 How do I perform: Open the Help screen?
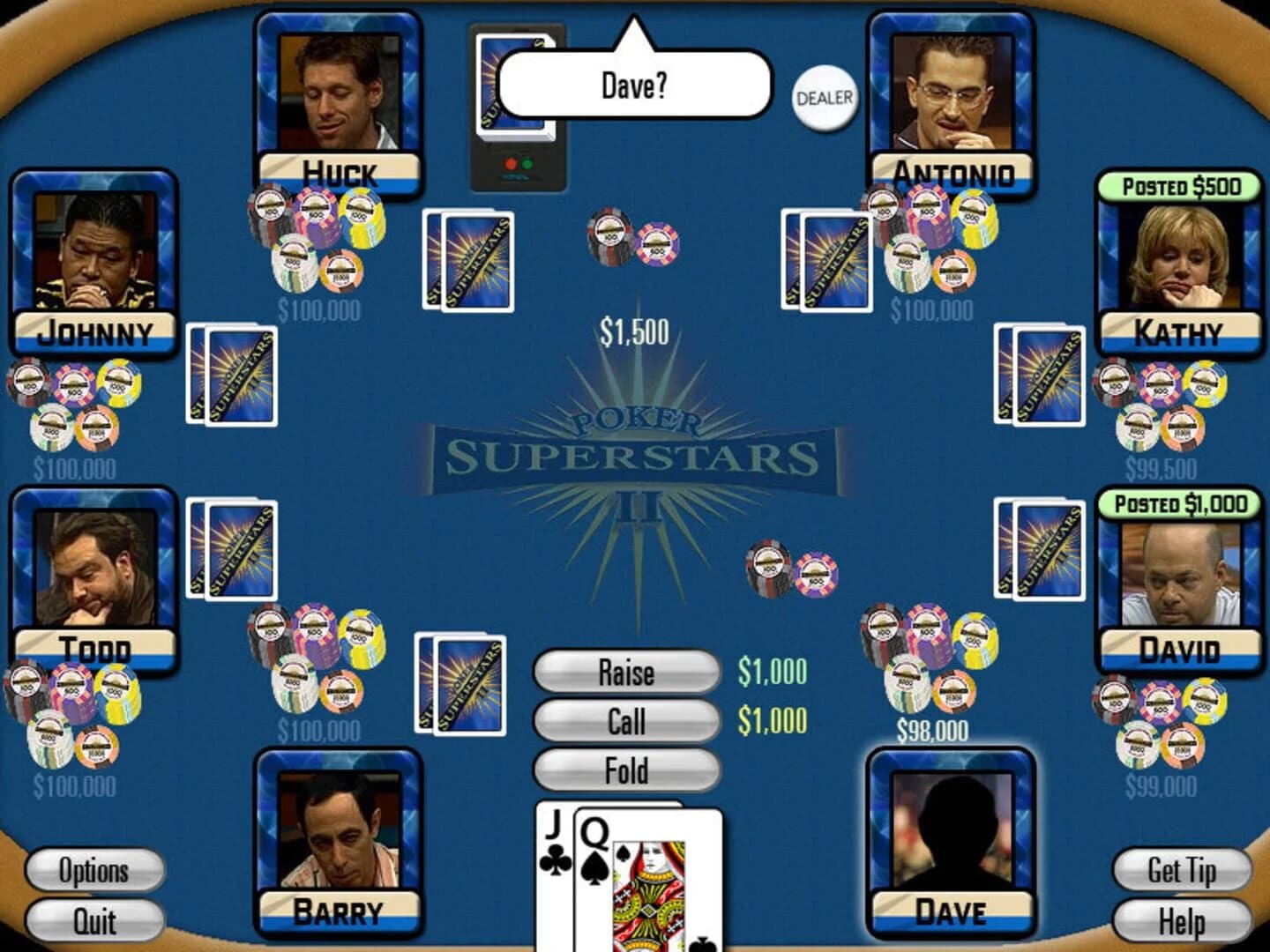(x=1179, y=922)
